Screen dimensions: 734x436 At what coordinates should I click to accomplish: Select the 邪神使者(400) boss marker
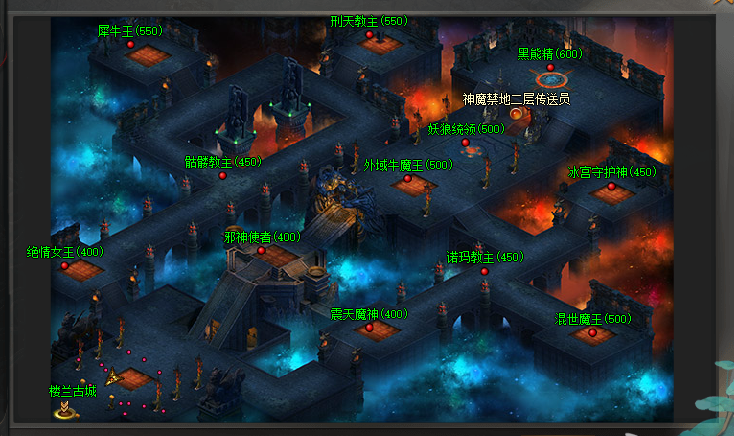pos(262,251)
